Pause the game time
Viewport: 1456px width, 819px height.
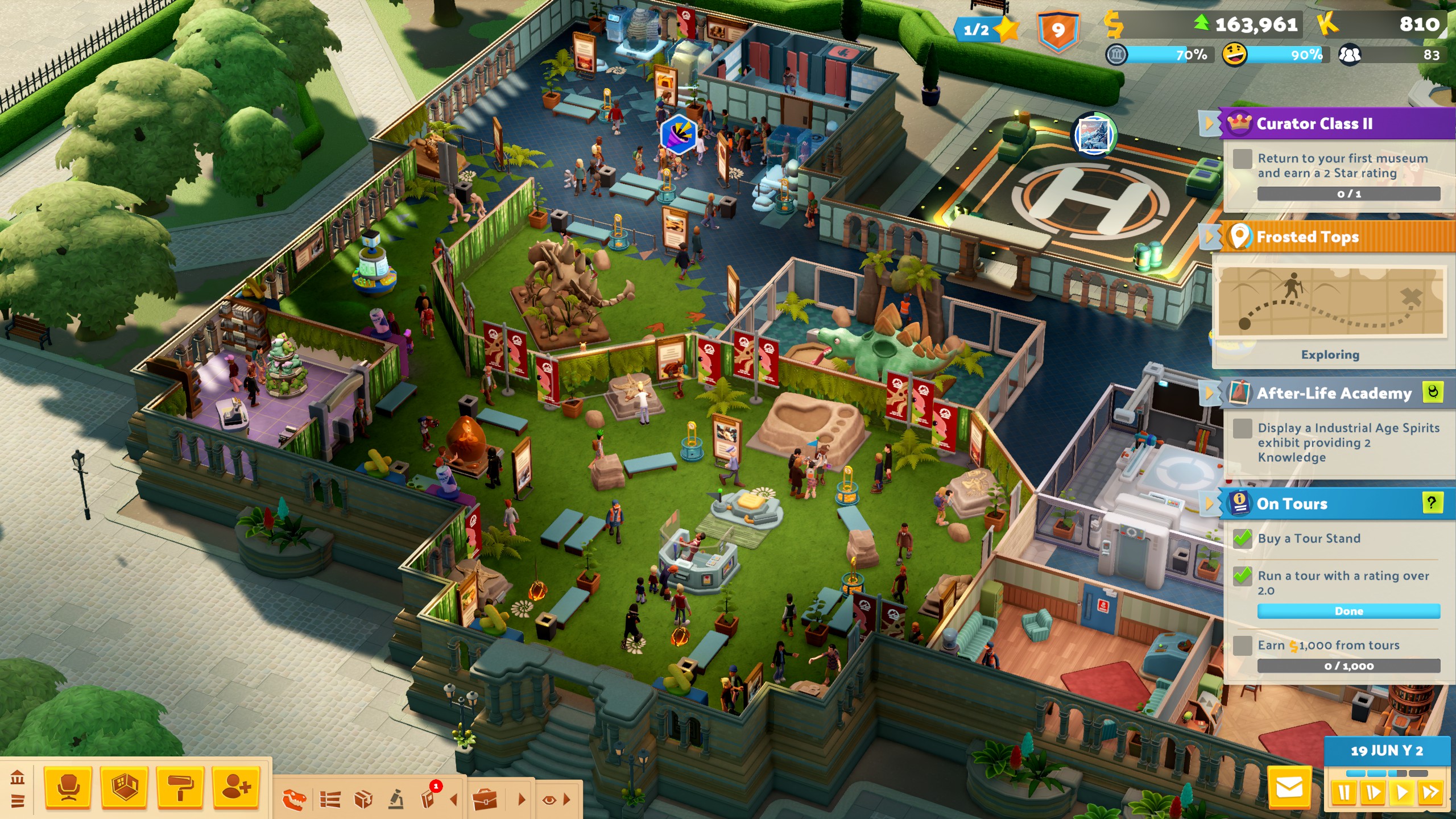(x=1345, y=793)
